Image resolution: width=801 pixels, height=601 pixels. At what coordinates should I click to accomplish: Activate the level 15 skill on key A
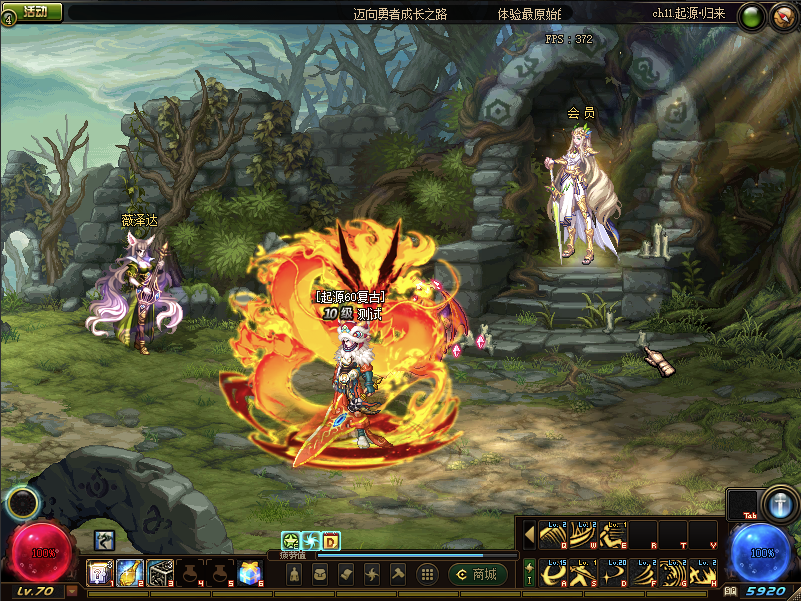(x=553, y=573)
